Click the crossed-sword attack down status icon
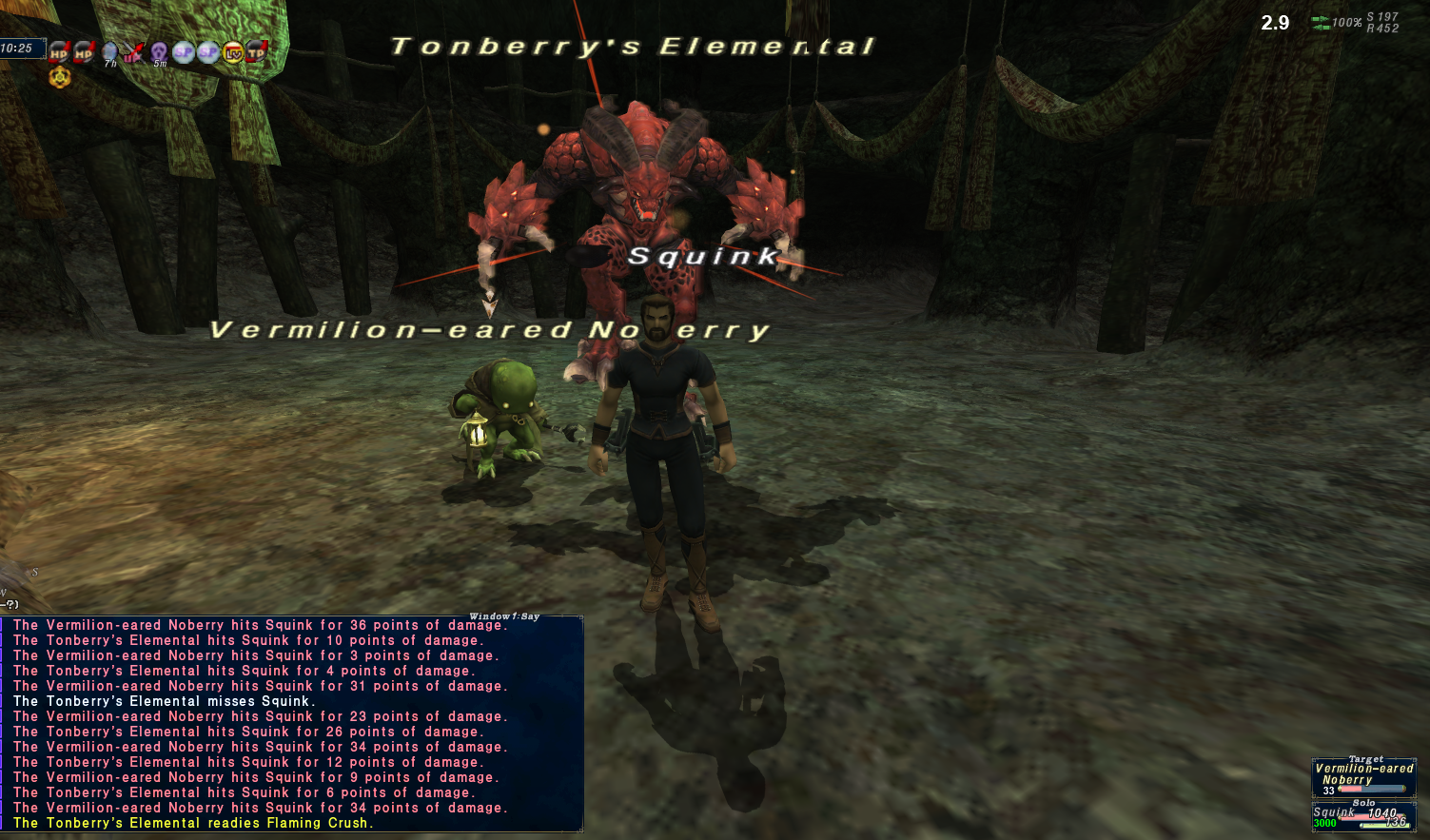Screen dimensions: 1430x840 (x=132, y=52)
